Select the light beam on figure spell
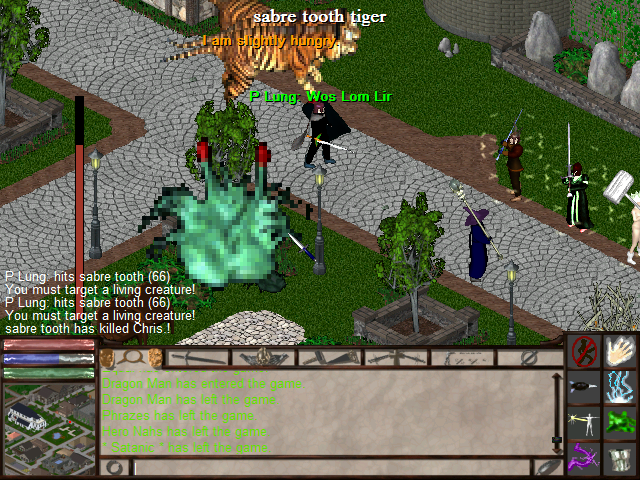This screenshot has width=640, height=480. [x=584, y=423]
